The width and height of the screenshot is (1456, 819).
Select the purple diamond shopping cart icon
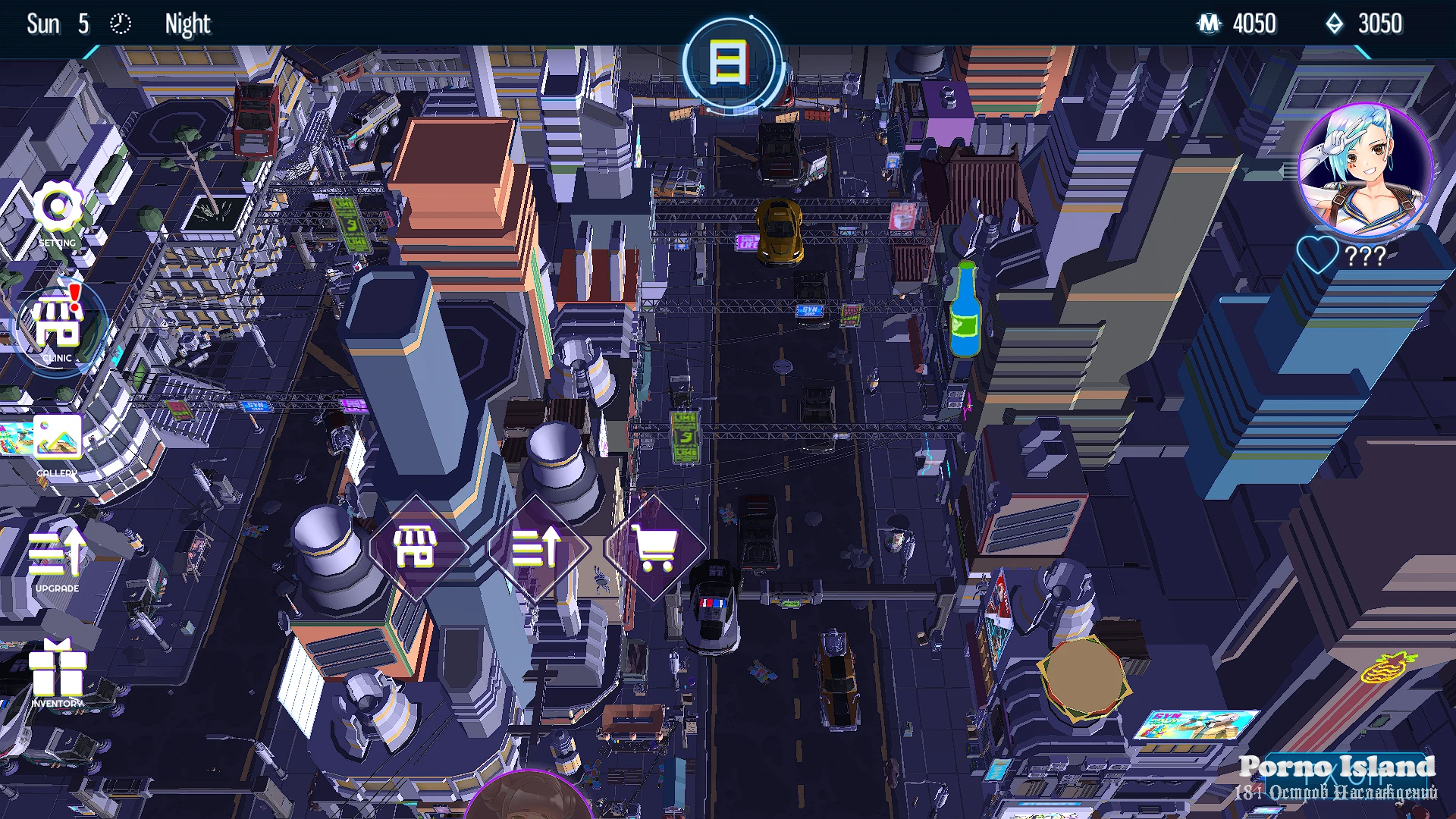coord(655,548)
